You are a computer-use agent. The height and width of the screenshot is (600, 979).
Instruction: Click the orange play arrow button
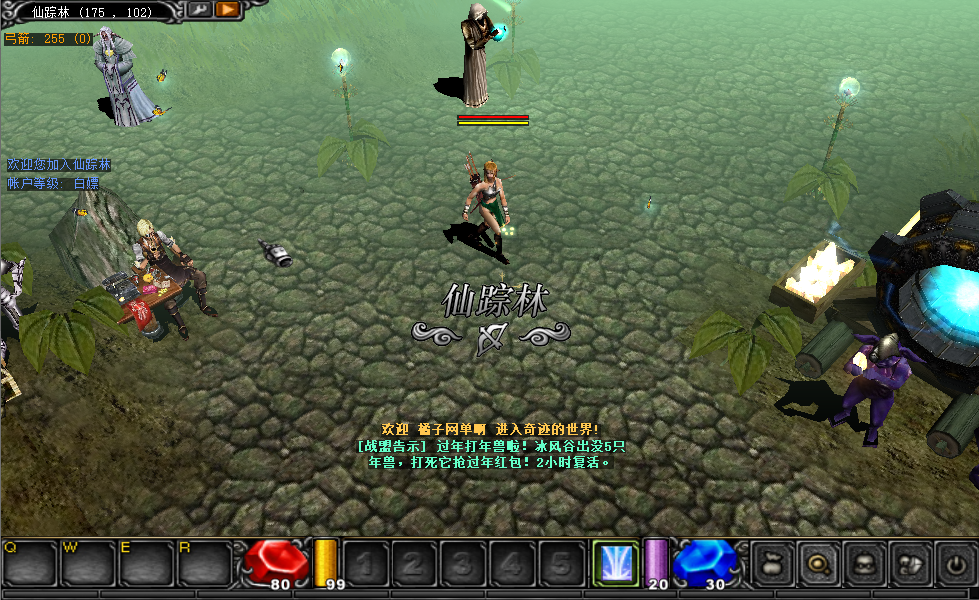click(x=227, y=10)
